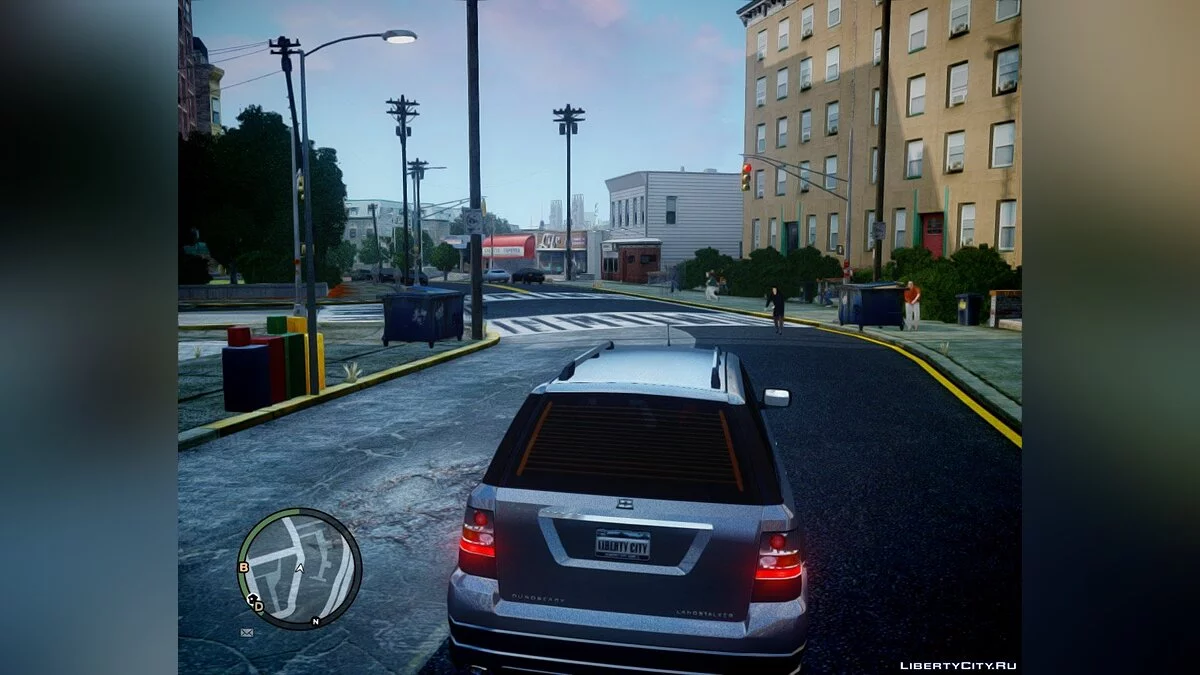Viewport: 1200px width, 675px height.
Task: Open the circular radar minimap
Action: 299,568
